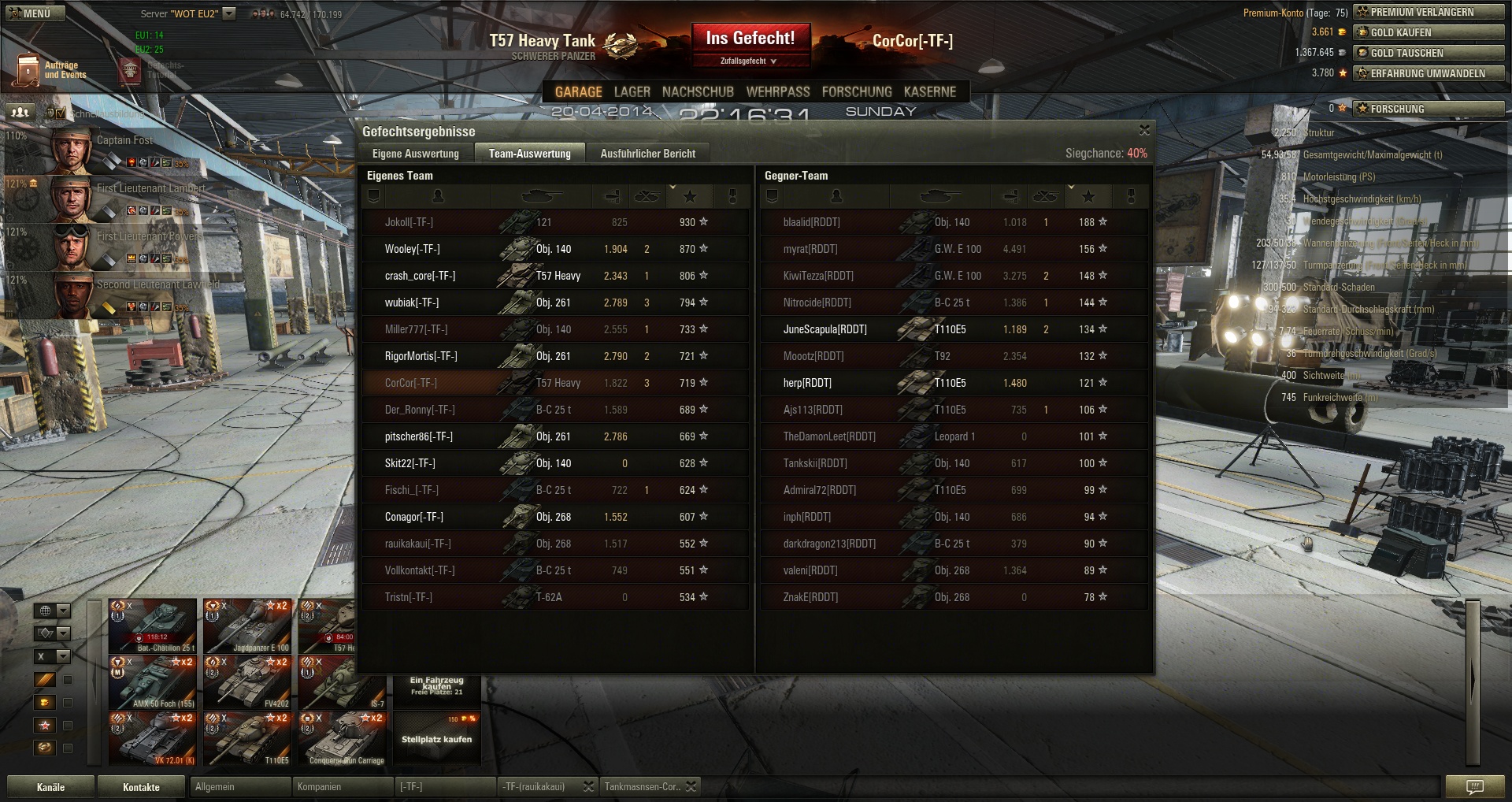This screenshot has width=1512, height=802.
Task: Open GOLD TAUSCHEN exchange
Action: (1428, 53)
